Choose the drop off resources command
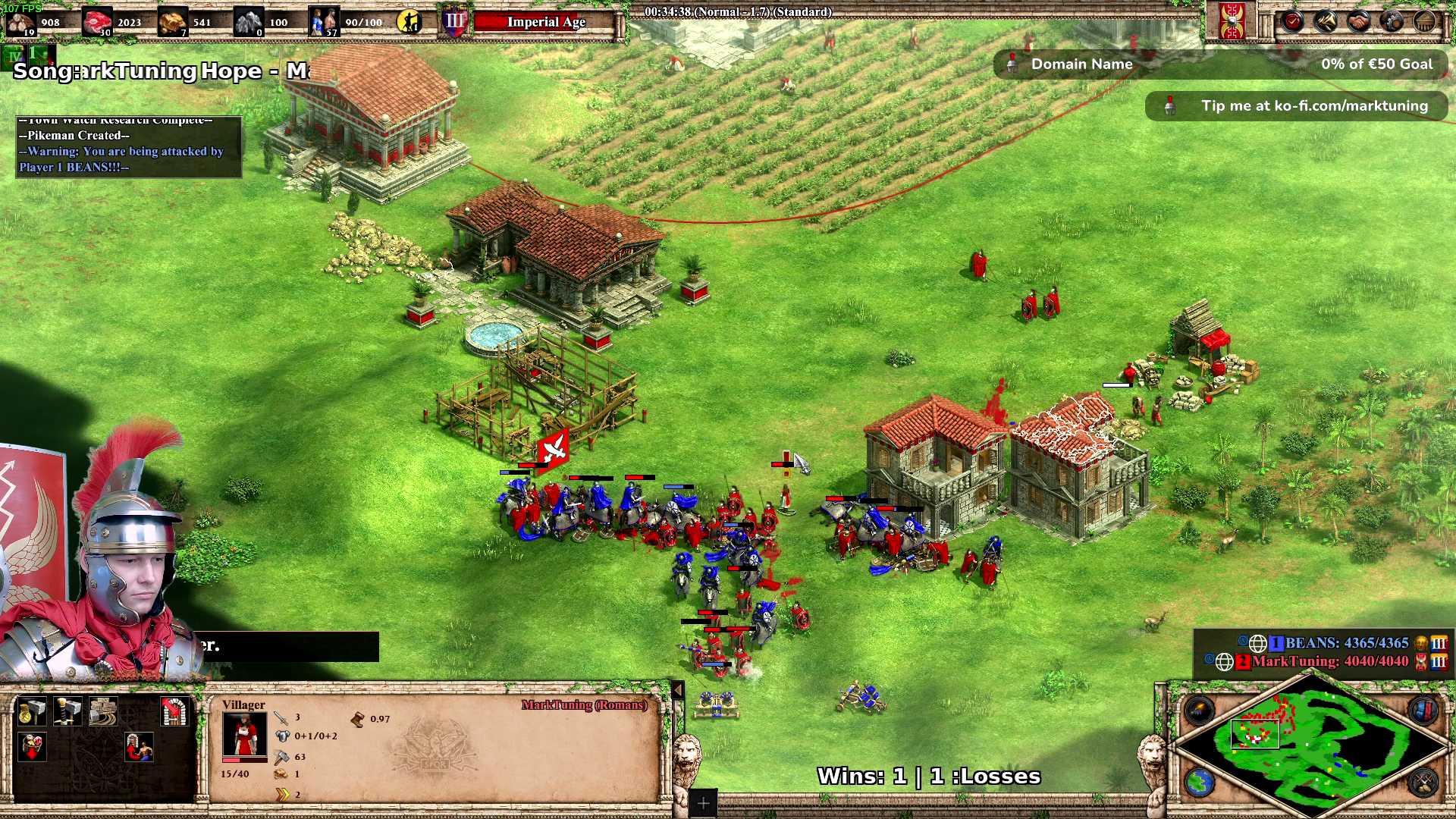The height and width of the screenshot is (819, 1456). coord(32,747)
